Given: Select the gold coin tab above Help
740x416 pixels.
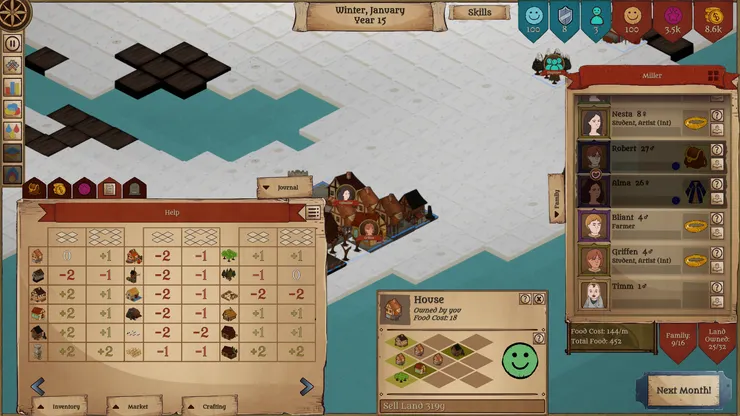Looking at the screenshot, I should 59,188.
